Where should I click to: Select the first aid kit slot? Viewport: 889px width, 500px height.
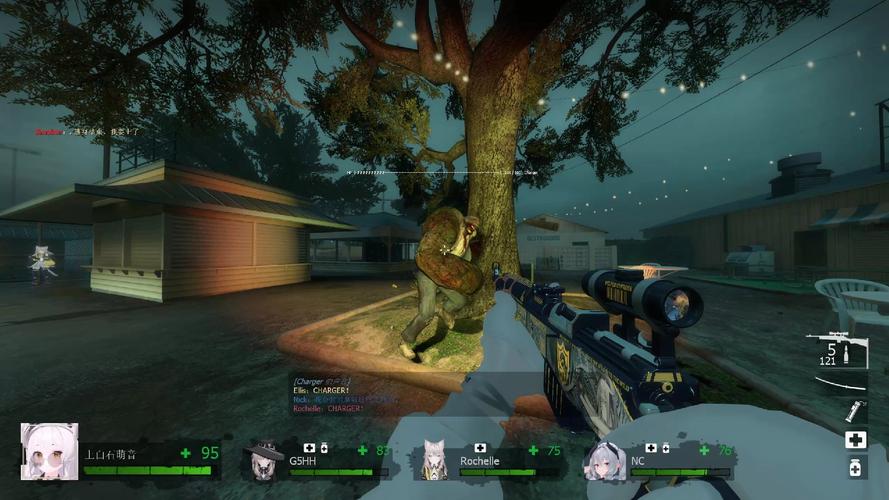tap(855, 440)
